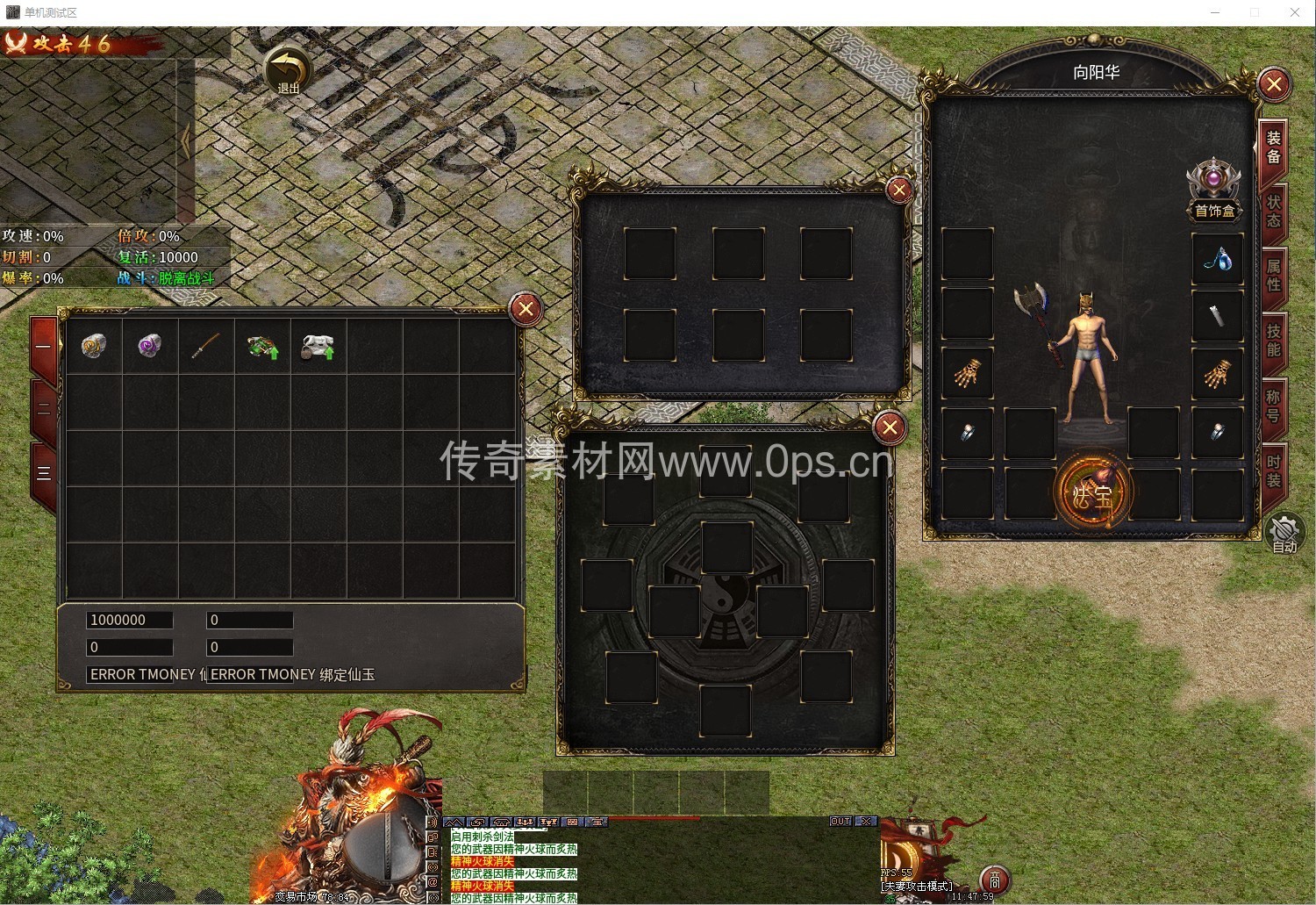Close the game window from the title bar
The image size is (1316, 905).
[1294, 12]
